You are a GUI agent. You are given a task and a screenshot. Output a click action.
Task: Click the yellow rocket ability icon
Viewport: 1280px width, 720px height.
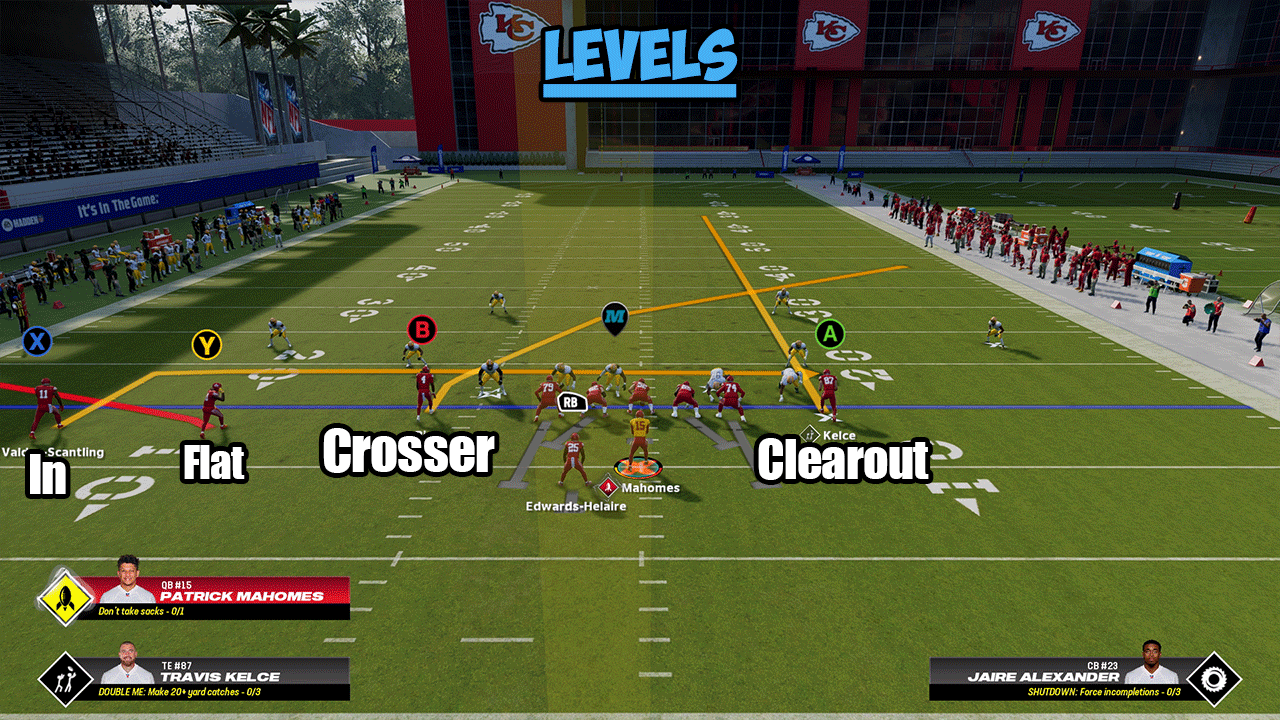tap(66, 599)
